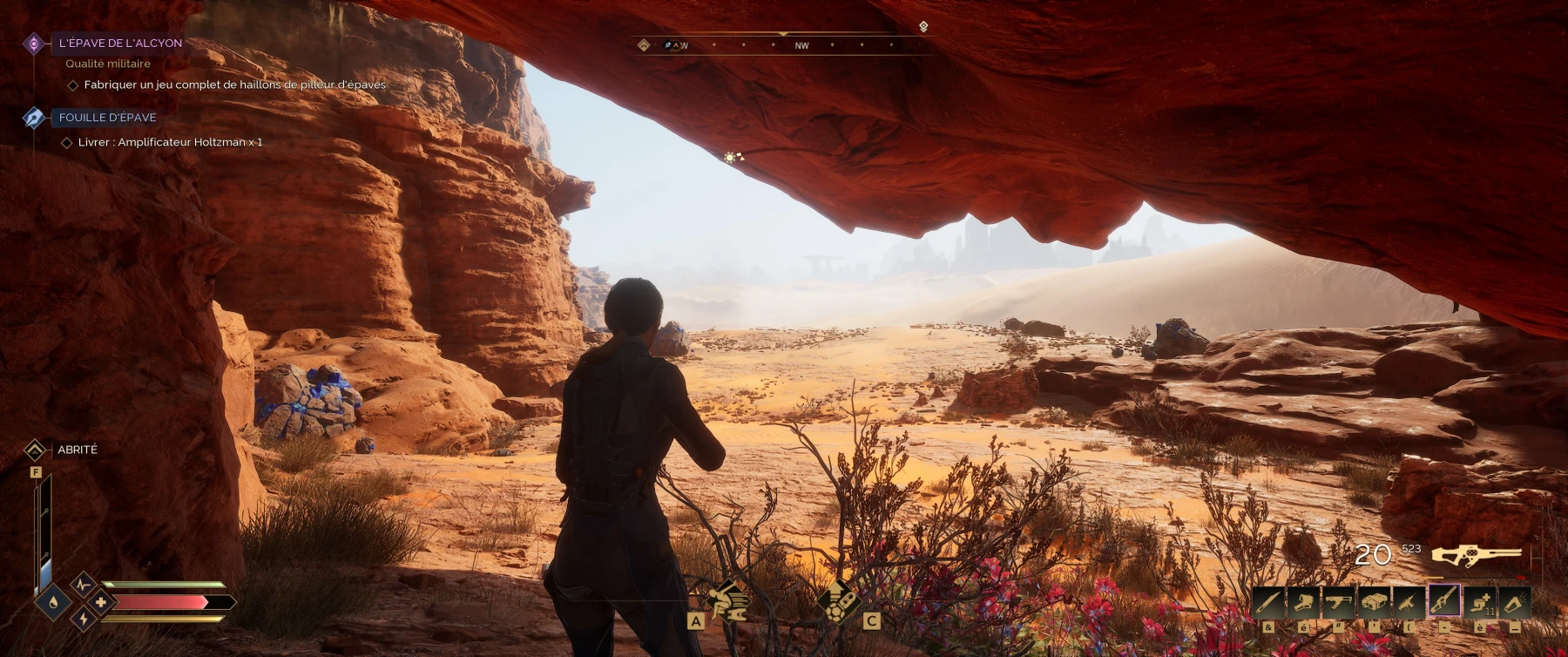Click the lightning bolt power icon
The height and width of the screenshot is (657, 1568).
point(84,619)
